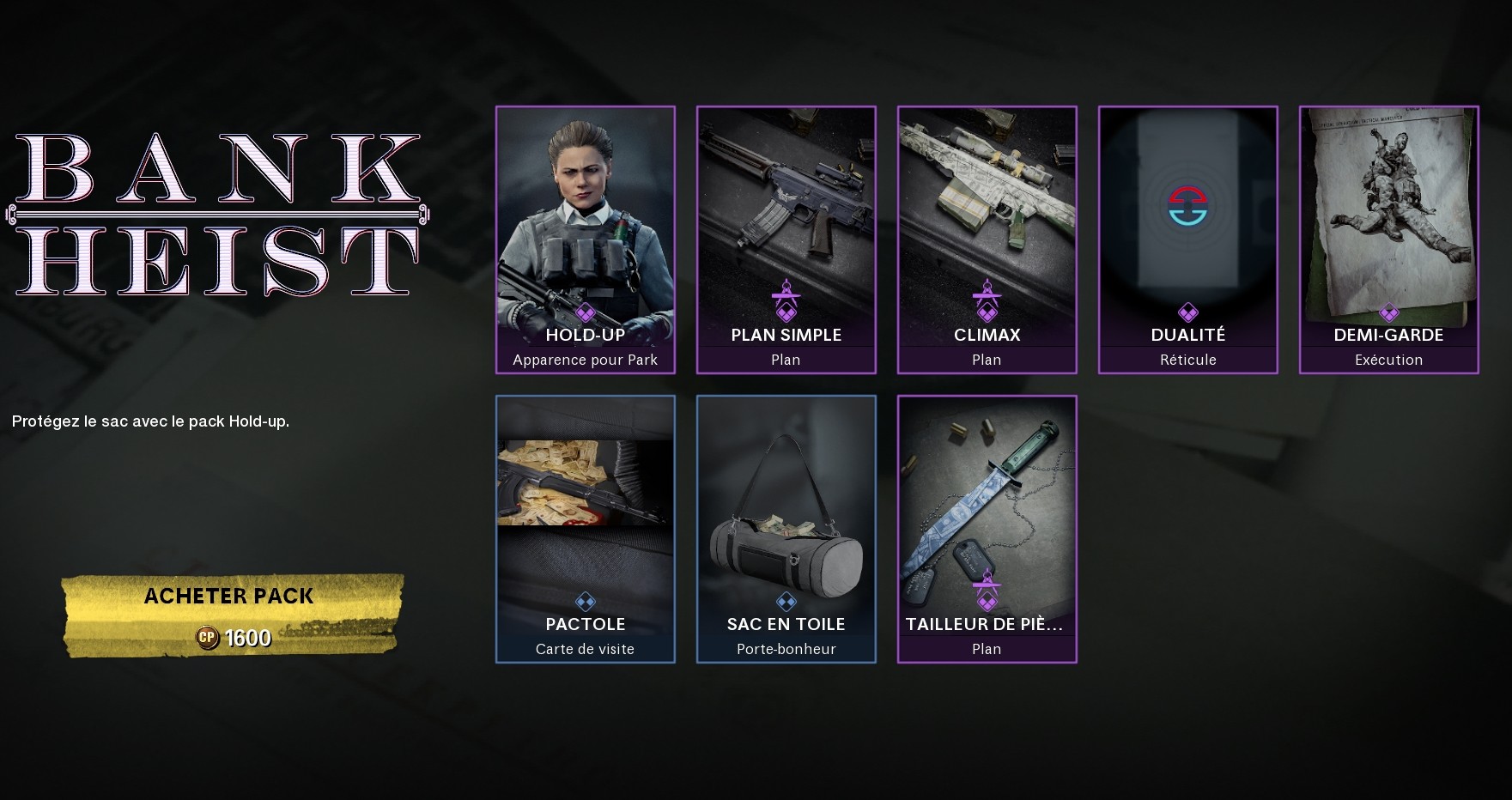Viewport: 1512px width, 800px height.
Task: Click the diamond icon on DEMI-GARDE card
Action: [1388, 311]
